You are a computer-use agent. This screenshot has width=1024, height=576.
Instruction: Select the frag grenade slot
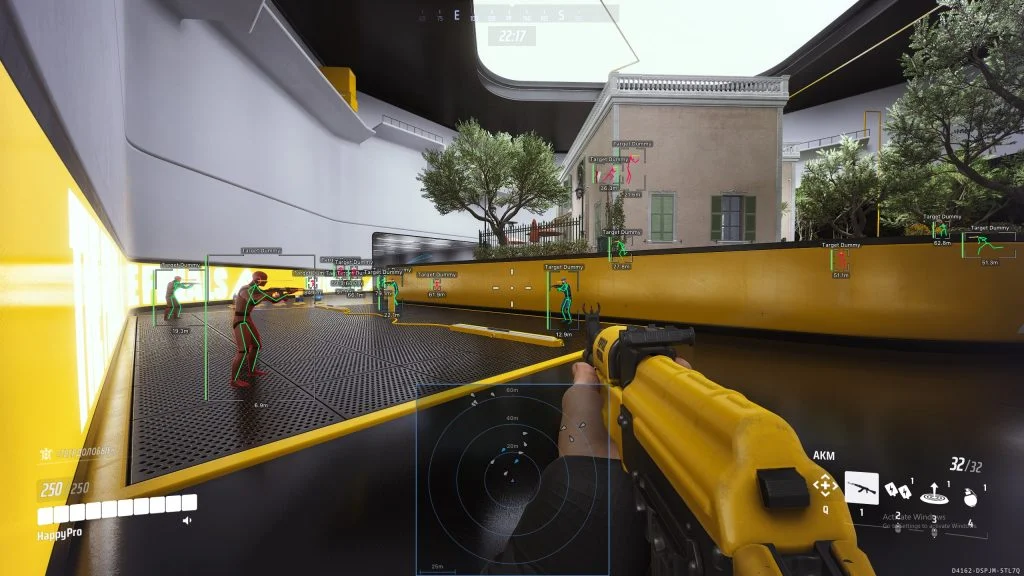[x=966, y=495]
